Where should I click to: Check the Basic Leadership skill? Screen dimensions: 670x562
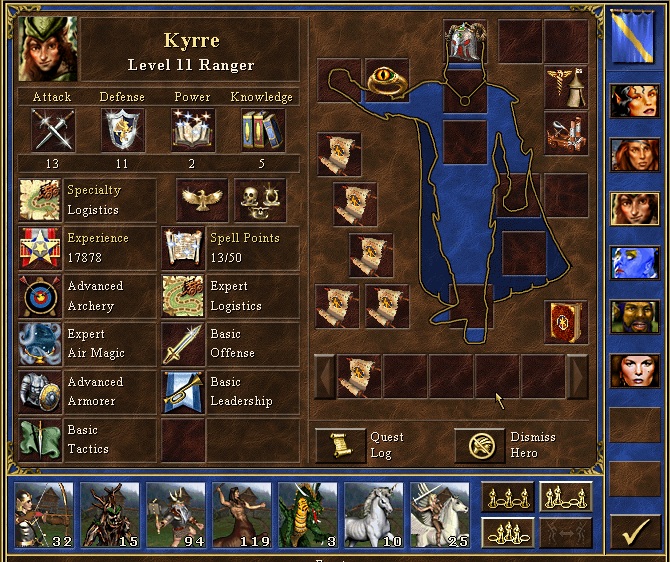point(183,391)
